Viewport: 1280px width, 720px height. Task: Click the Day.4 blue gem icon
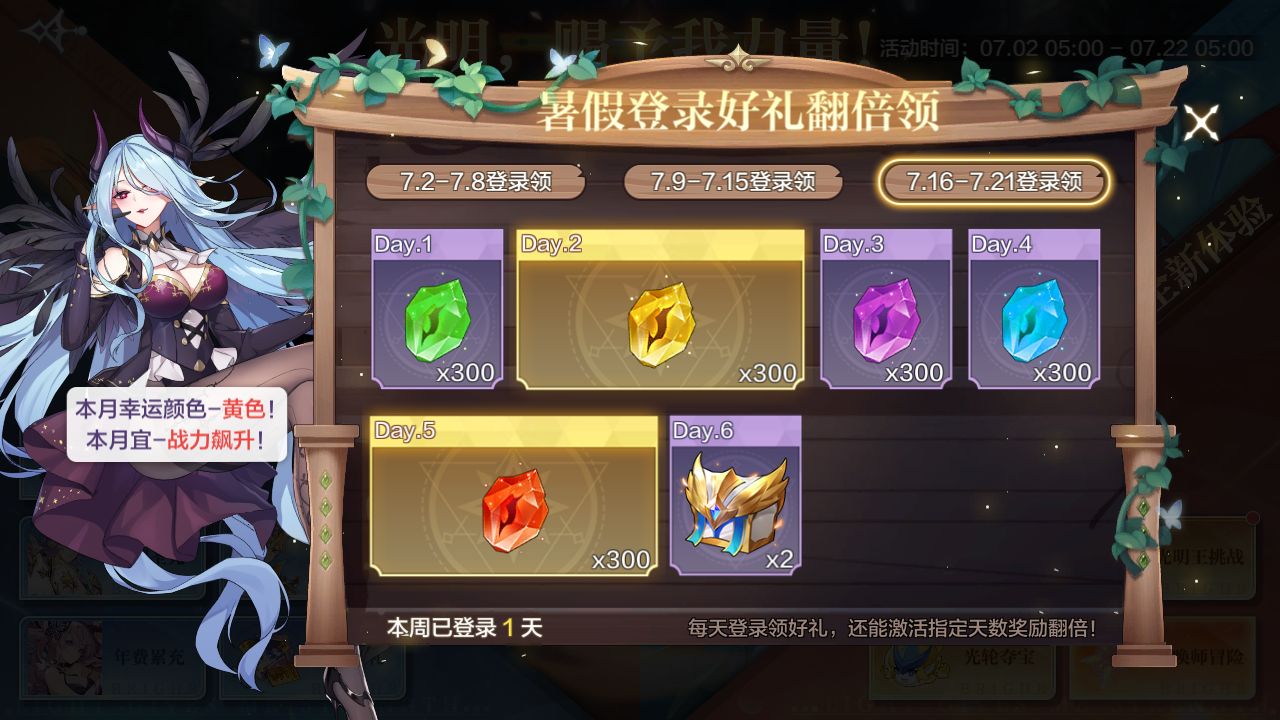click(1034, 320)
